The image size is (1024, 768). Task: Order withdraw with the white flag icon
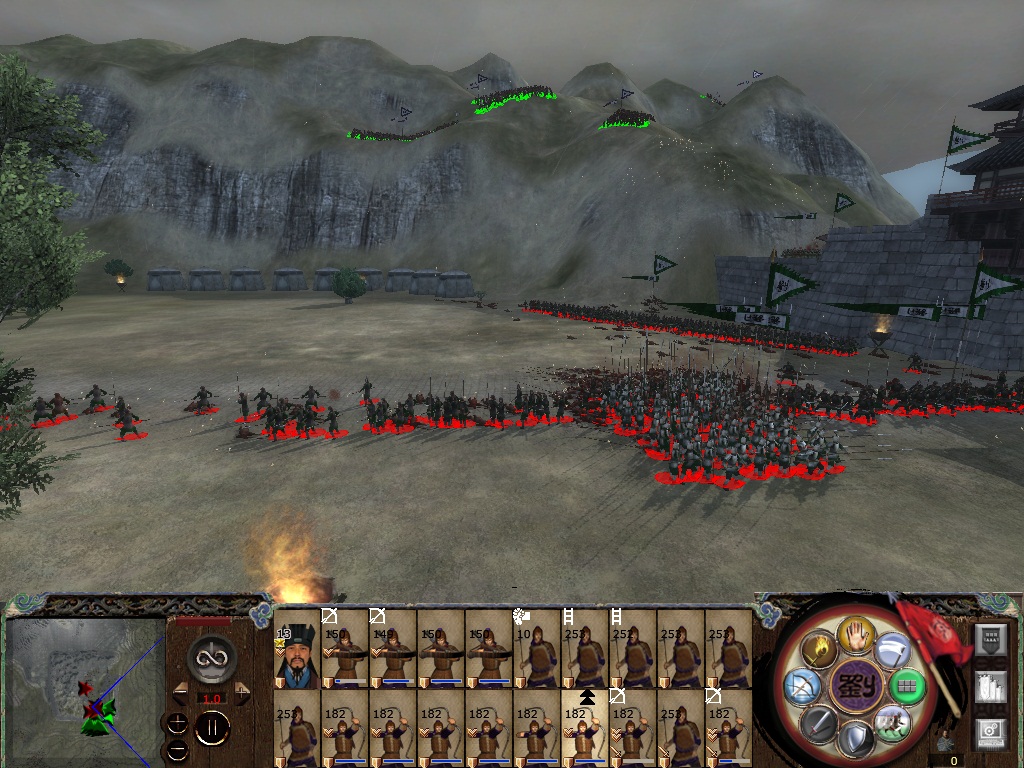tap(891, 651)
